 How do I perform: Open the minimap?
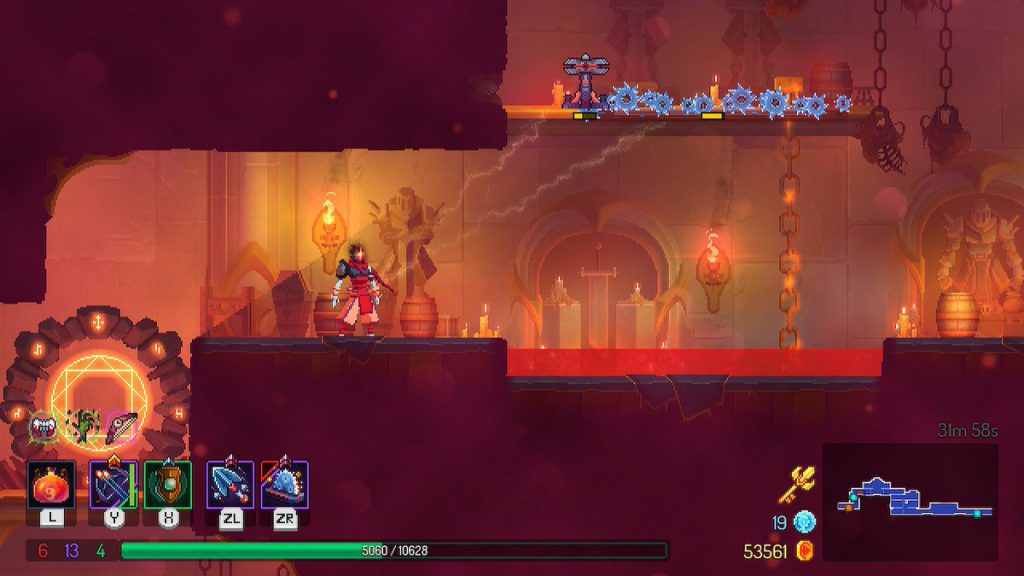pos(910,502)
